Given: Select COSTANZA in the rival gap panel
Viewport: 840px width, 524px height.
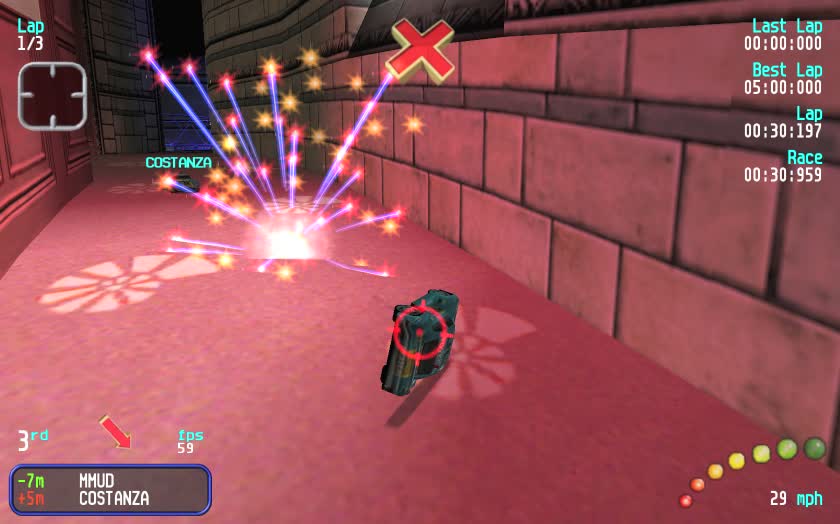Looking at the screenshot, I should coord(114,498).
